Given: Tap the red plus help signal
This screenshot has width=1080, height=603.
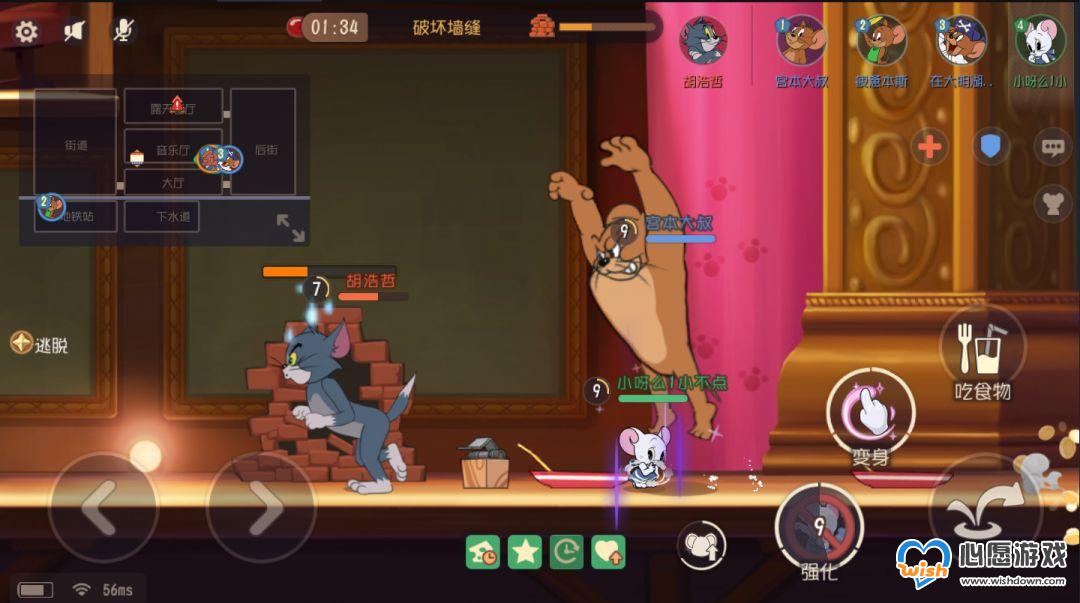Looking at the screenshot, I should point(929,148).
